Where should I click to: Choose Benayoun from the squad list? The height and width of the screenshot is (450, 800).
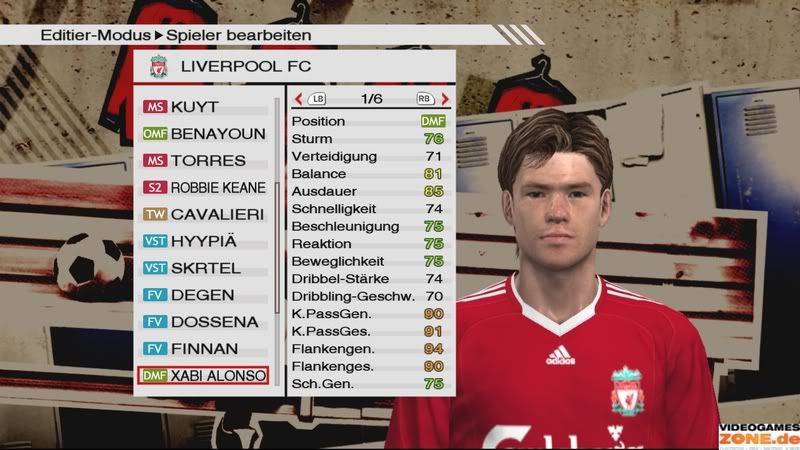point(205,133)
